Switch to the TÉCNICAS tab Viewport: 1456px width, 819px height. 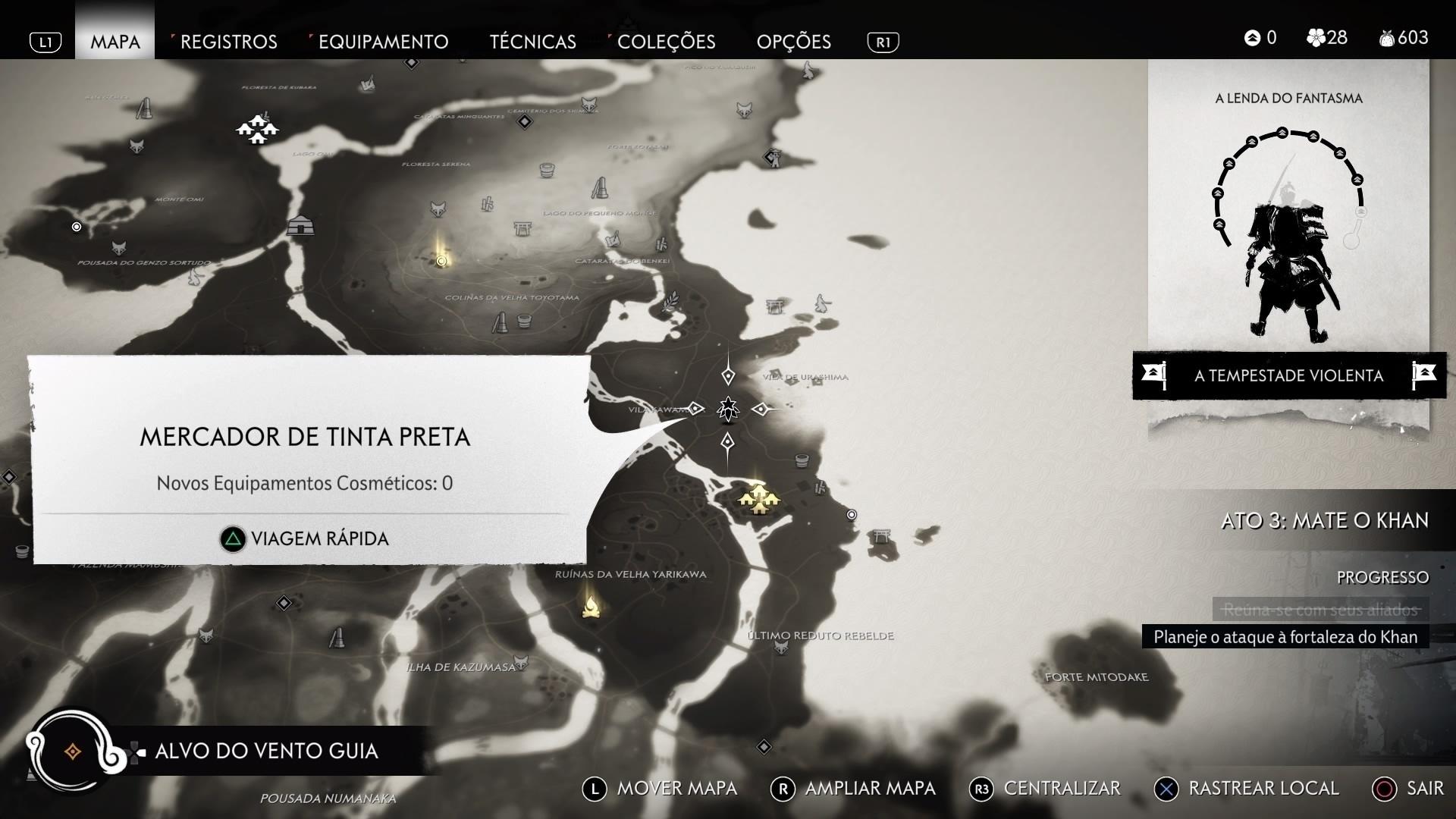click(x=533, y=42)
